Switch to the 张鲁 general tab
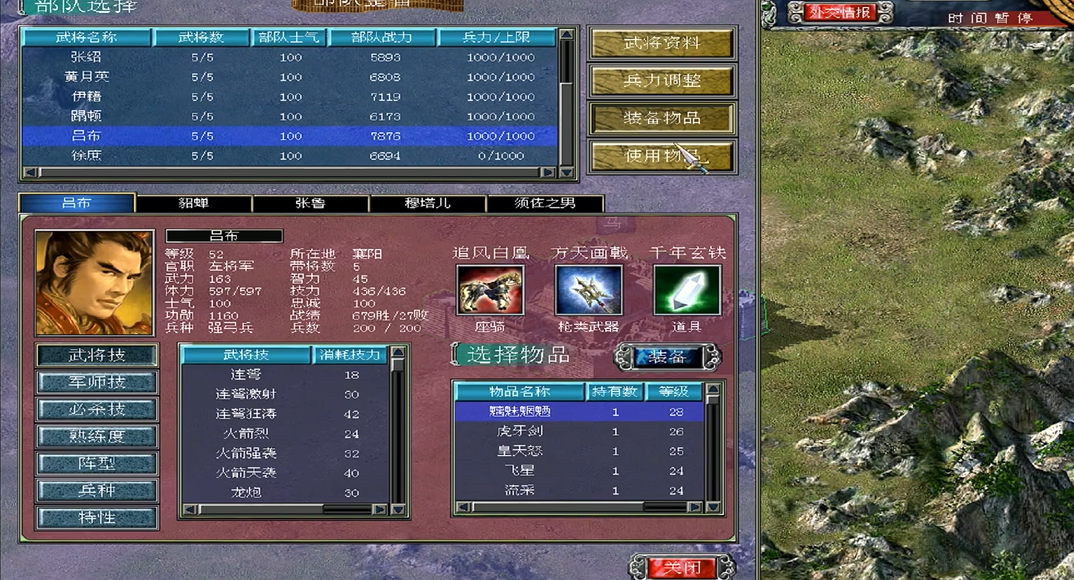 pos(310,204)
